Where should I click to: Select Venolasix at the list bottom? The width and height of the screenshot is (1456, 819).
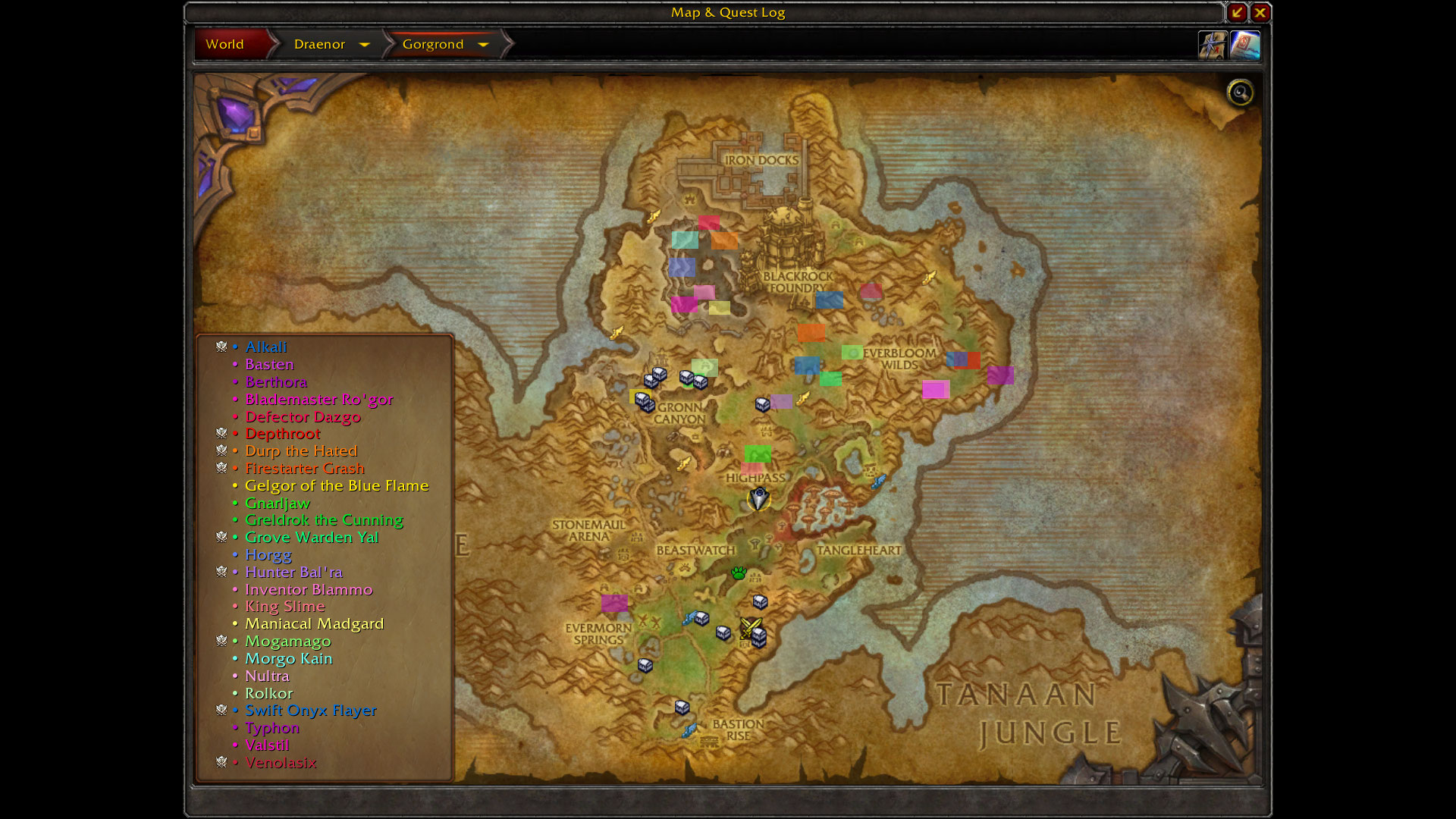(x=280, y=762)
